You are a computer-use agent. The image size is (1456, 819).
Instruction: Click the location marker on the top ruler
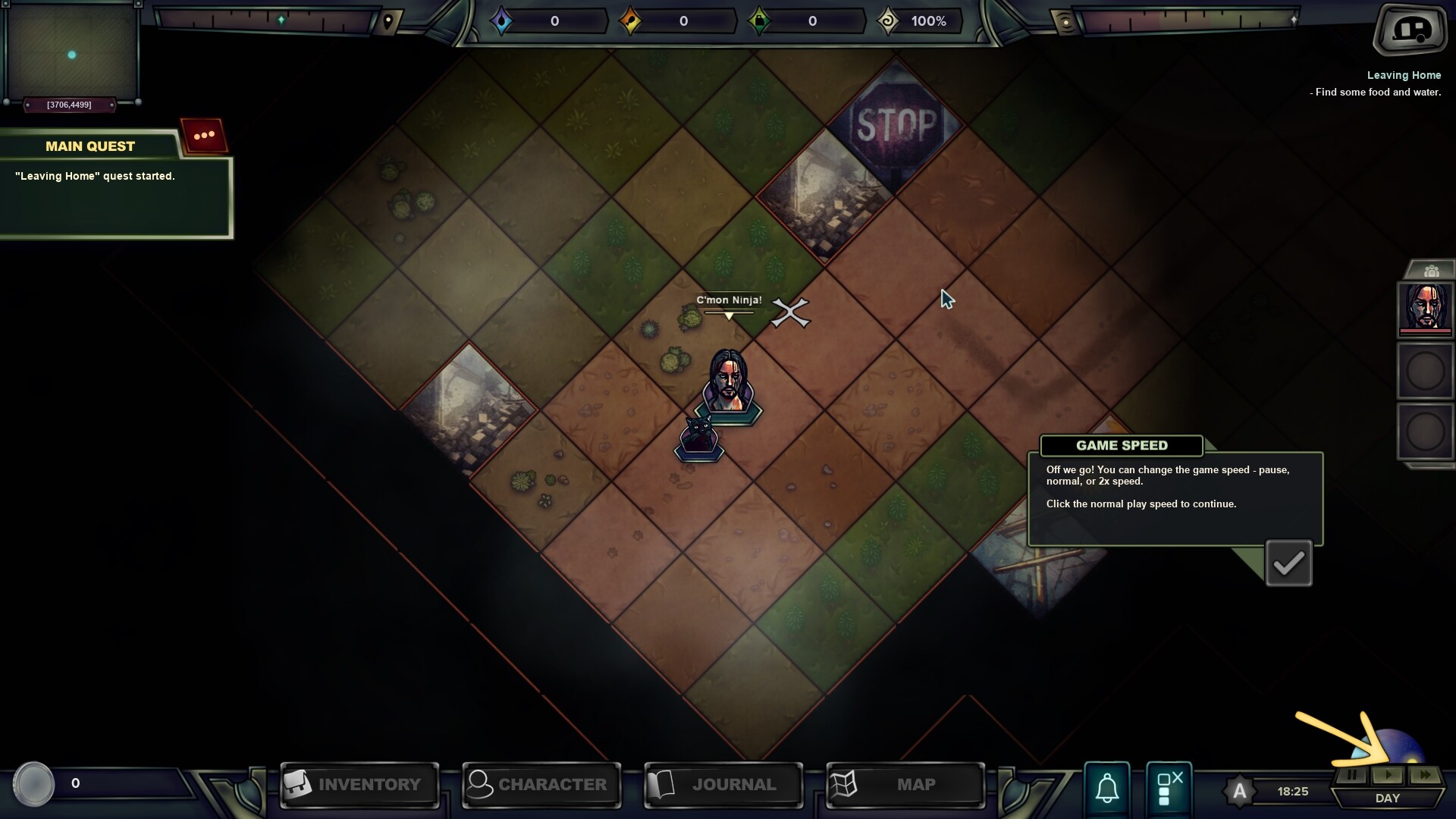[x=388, y=22]
